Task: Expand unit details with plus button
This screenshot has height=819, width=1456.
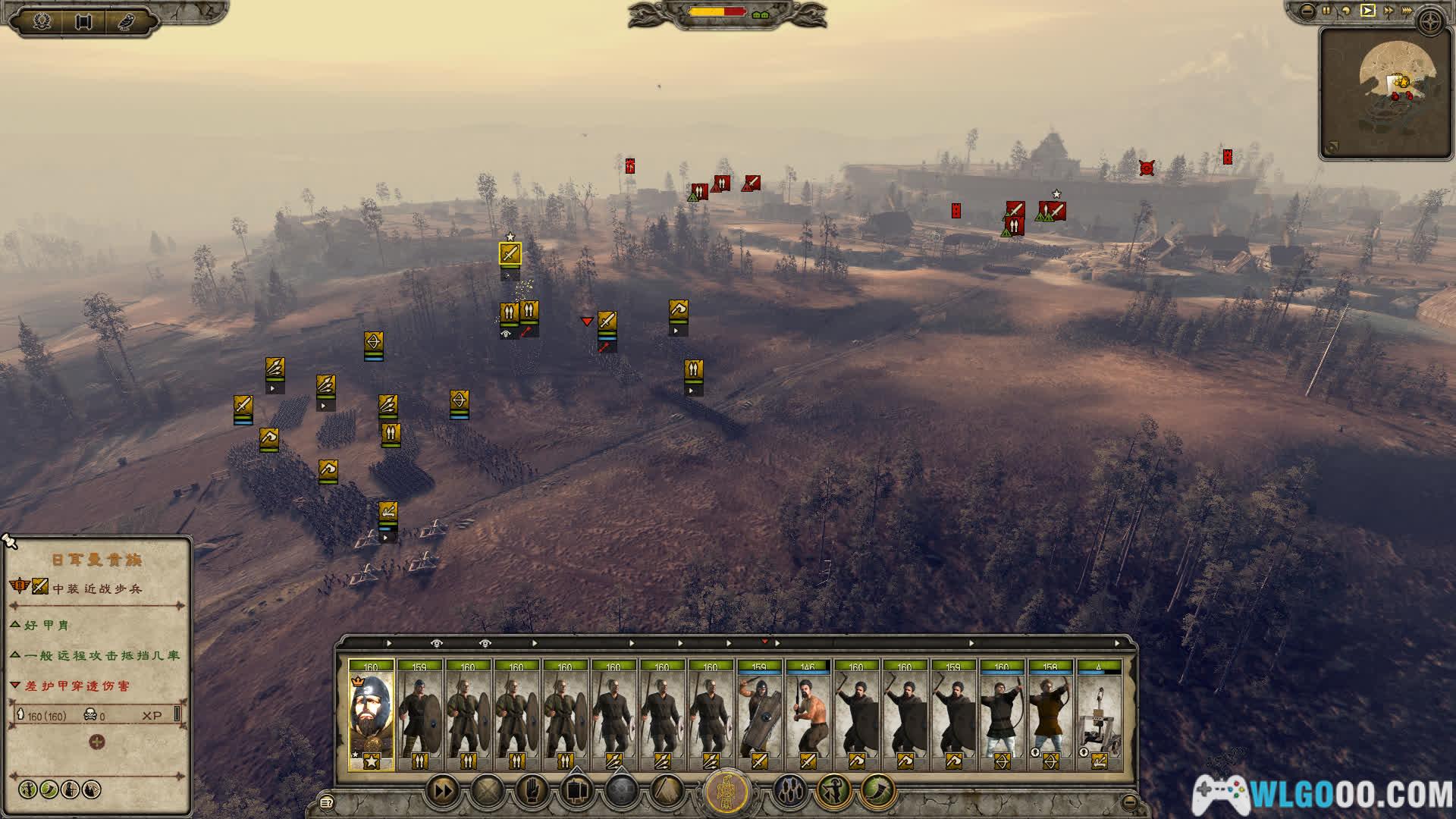Action: [x=97, y=742]
